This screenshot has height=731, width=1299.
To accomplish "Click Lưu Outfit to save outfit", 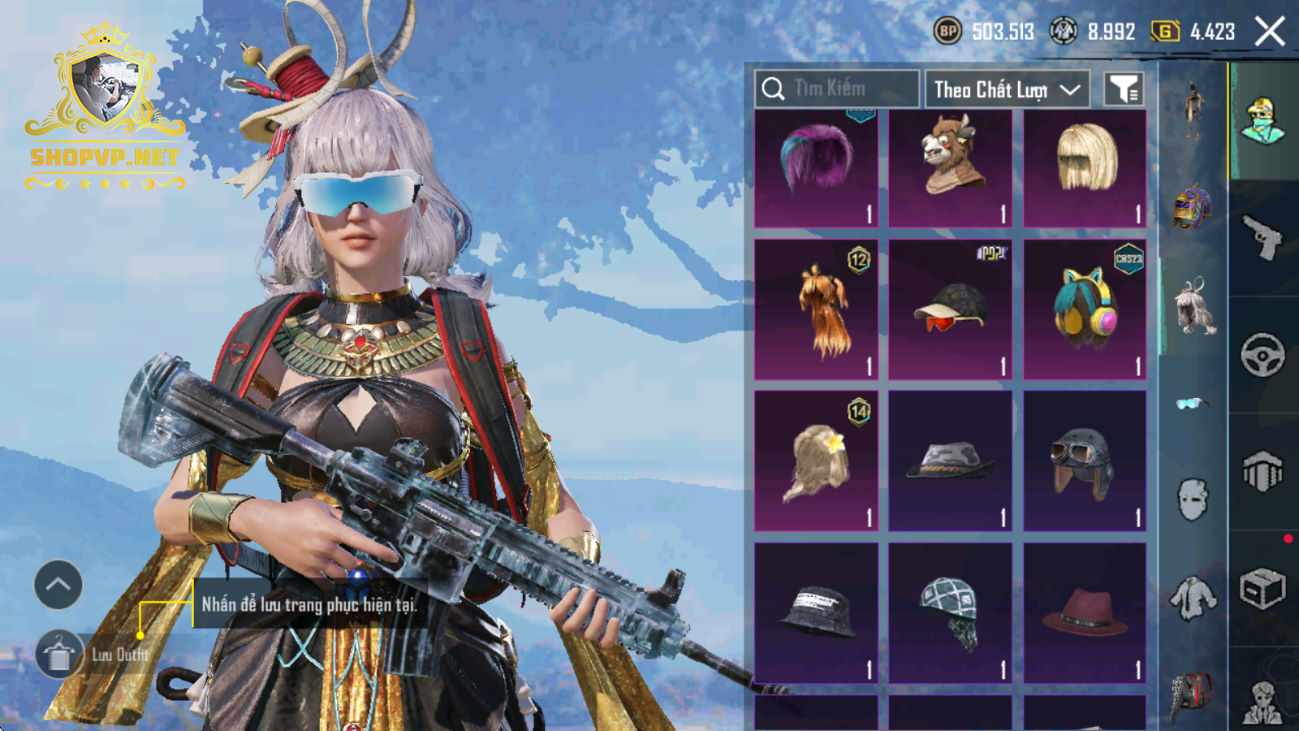I will click(x=60, y=655).
